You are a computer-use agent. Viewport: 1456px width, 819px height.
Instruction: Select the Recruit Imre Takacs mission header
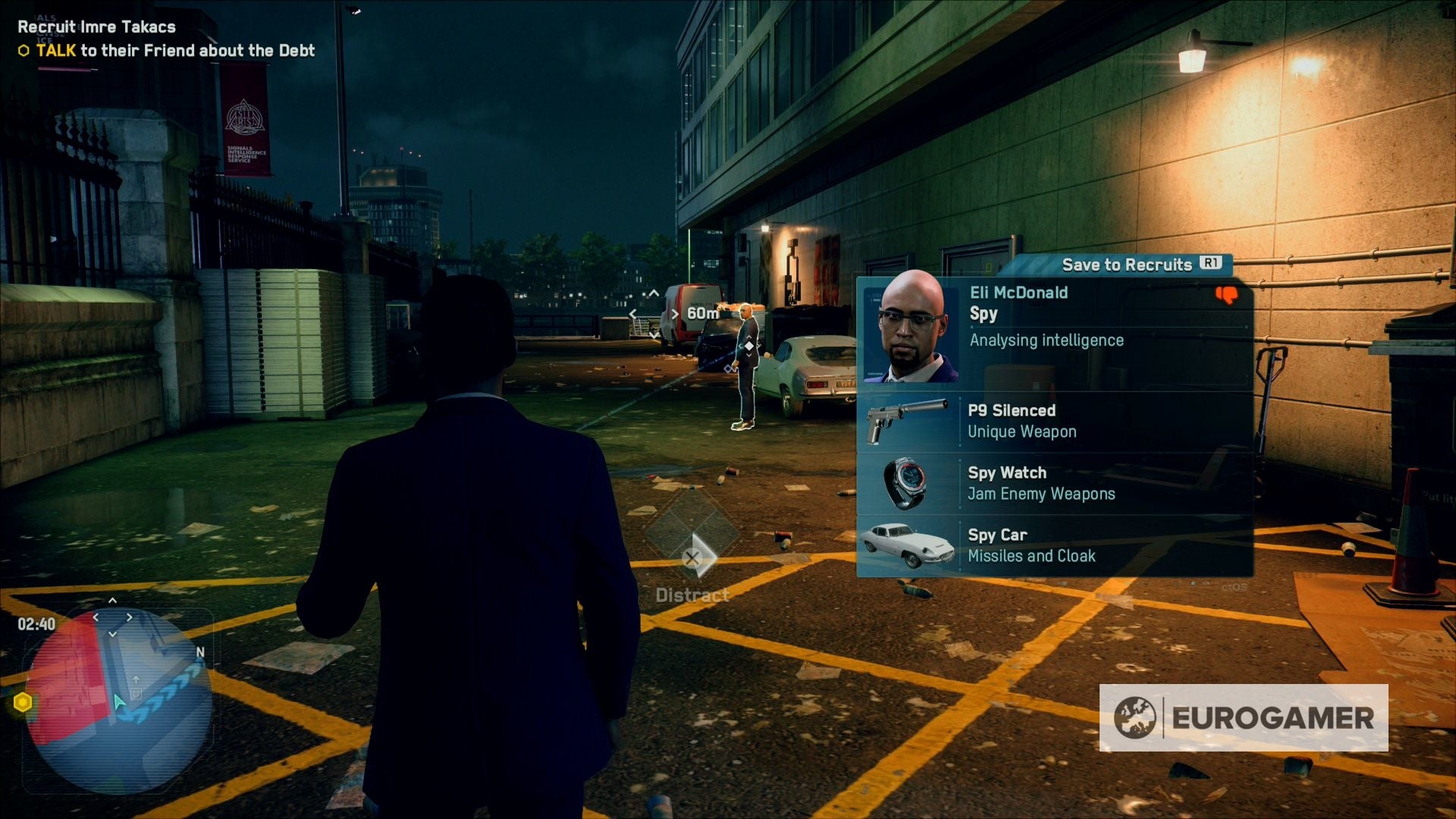click(x=96, y=27)
